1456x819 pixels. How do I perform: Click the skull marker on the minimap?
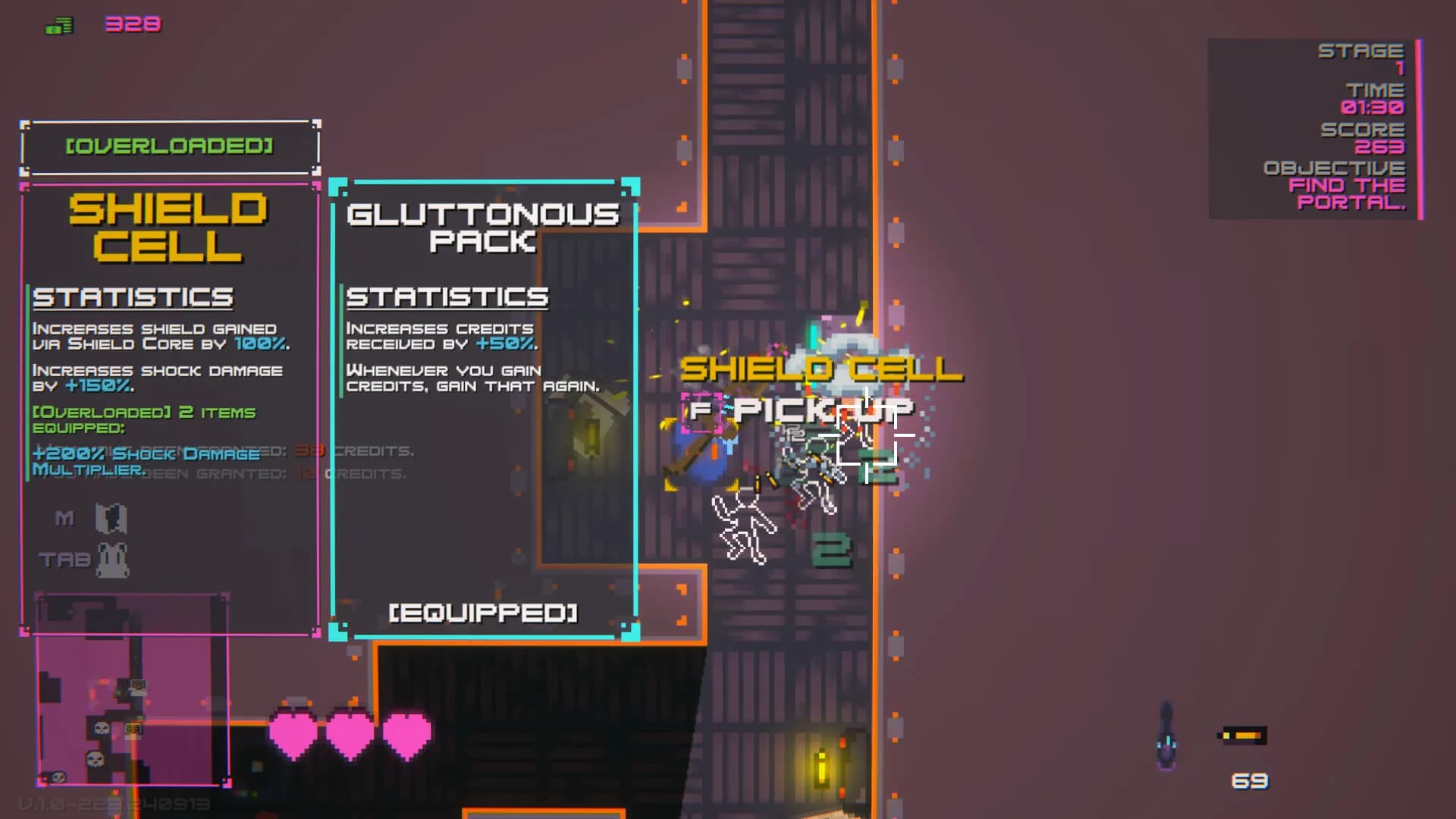[x=101, y=728]
